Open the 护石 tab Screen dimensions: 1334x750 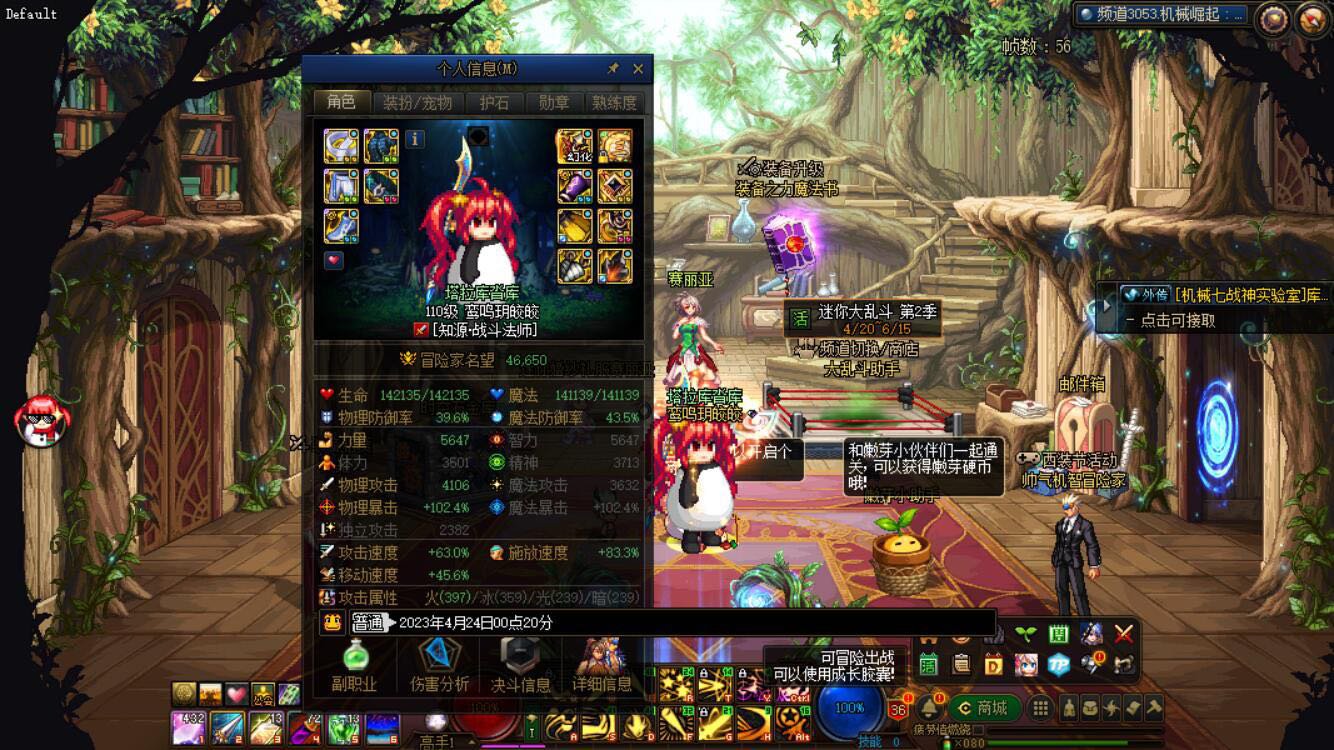click(494, 102)
